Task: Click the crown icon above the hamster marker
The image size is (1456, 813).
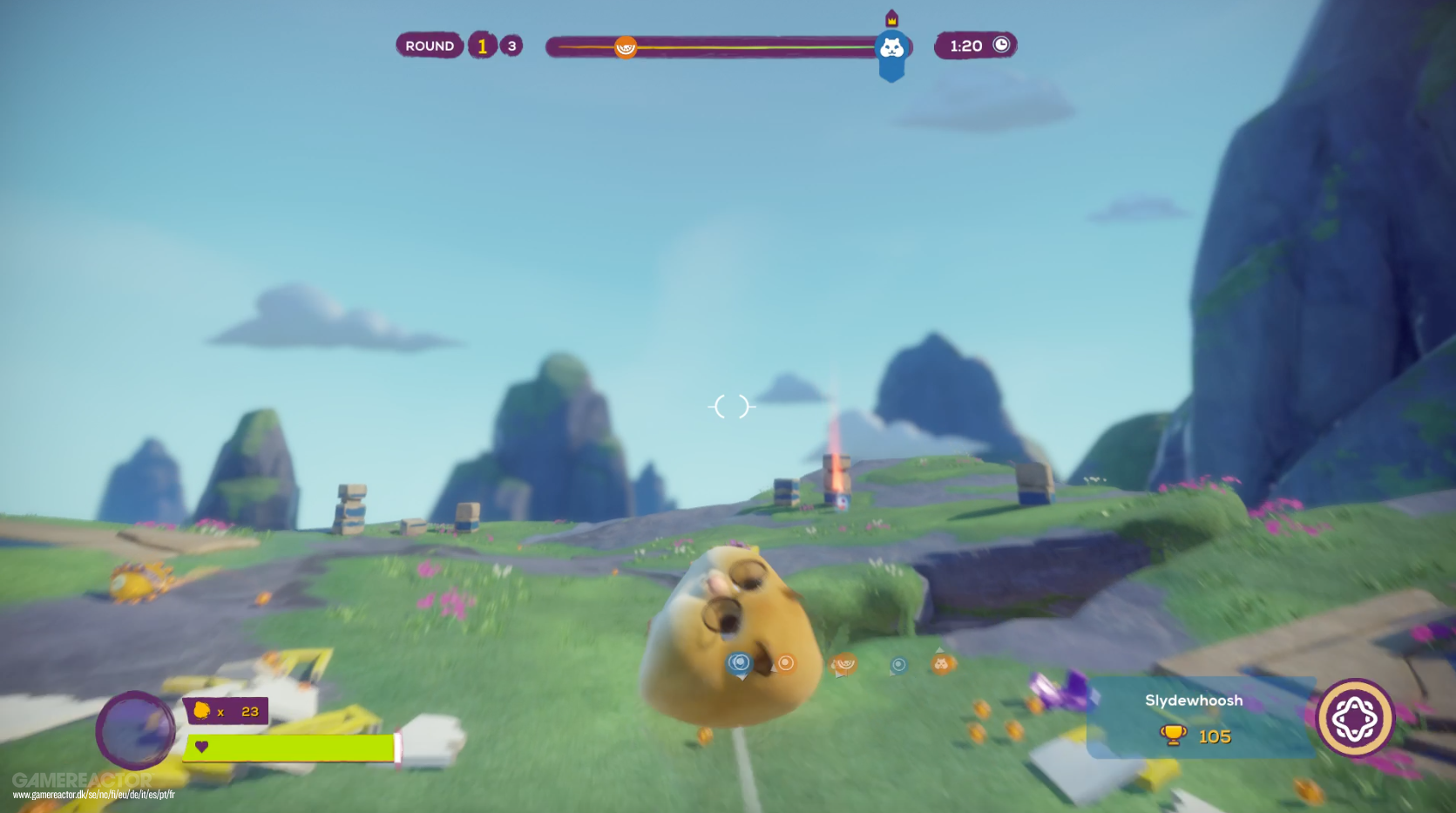Action: pyautogui.click(x=891, y=19)
